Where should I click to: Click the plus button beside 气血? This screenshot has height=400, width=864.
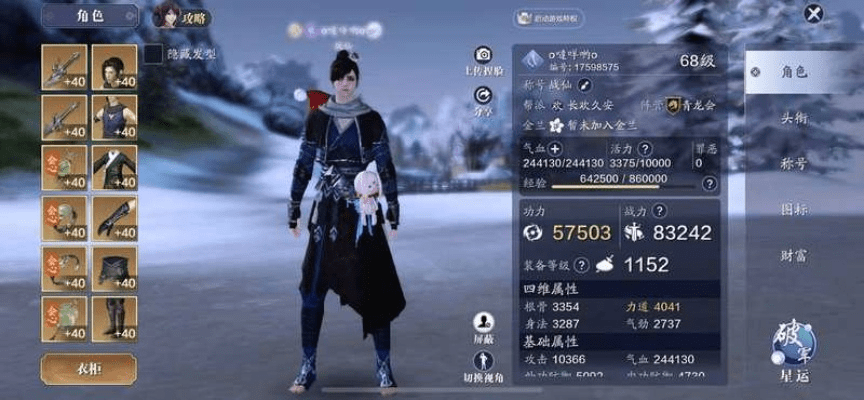[x=557, y=149]
